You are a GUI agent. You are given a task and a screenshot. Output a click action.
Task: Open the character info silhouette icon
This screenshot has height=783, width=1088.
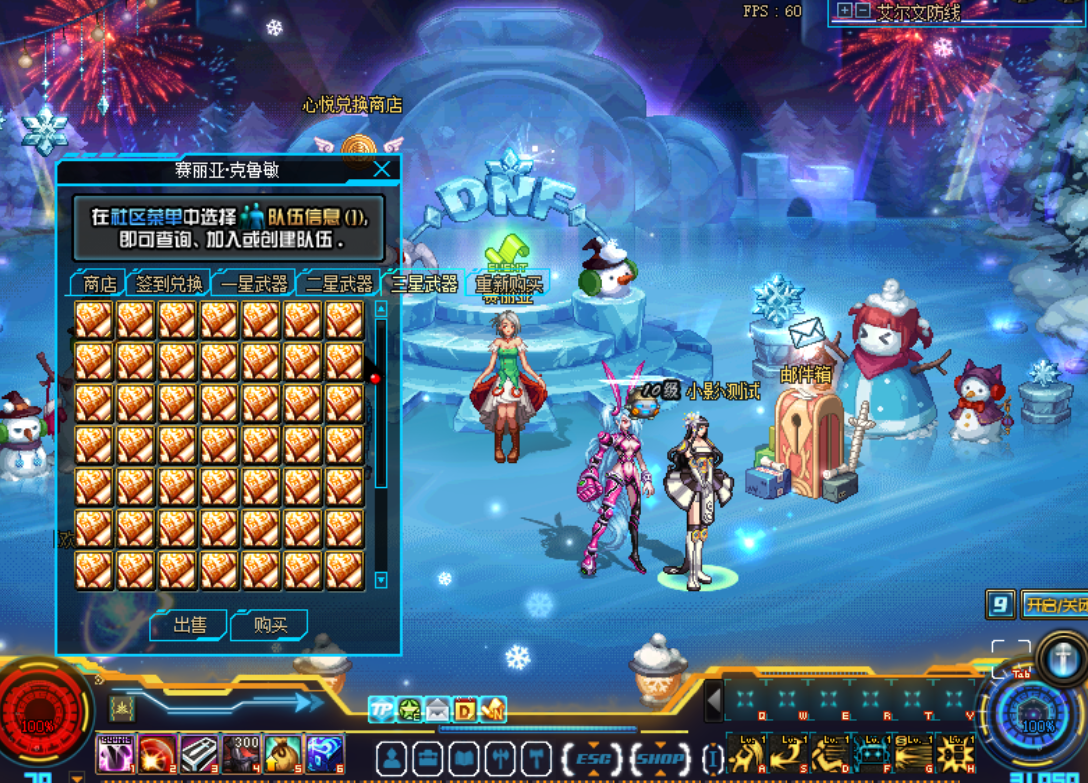(x=392, y=759)
